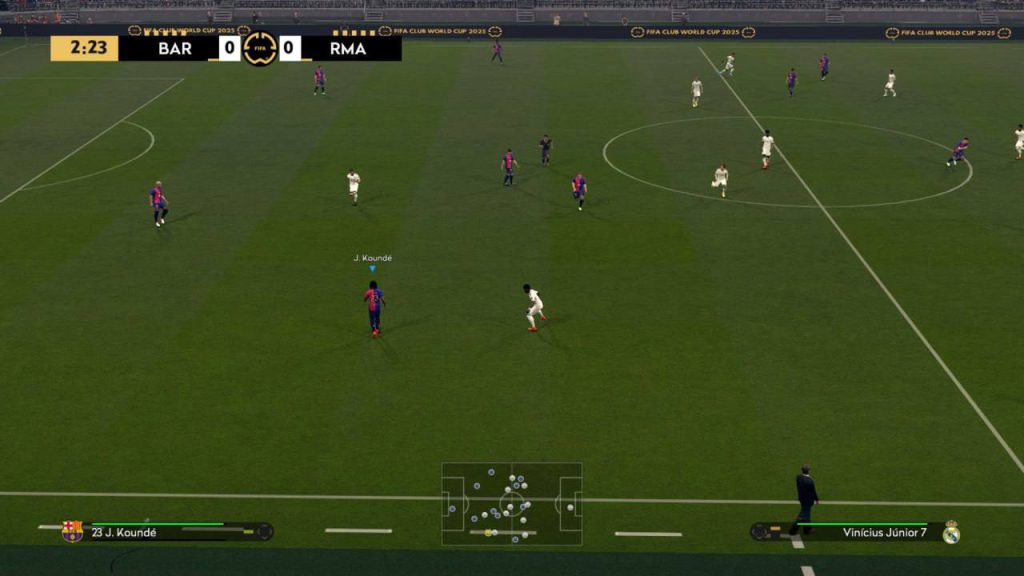
Task: Click the Real Madrid club crest
Action: click(951, 532)
